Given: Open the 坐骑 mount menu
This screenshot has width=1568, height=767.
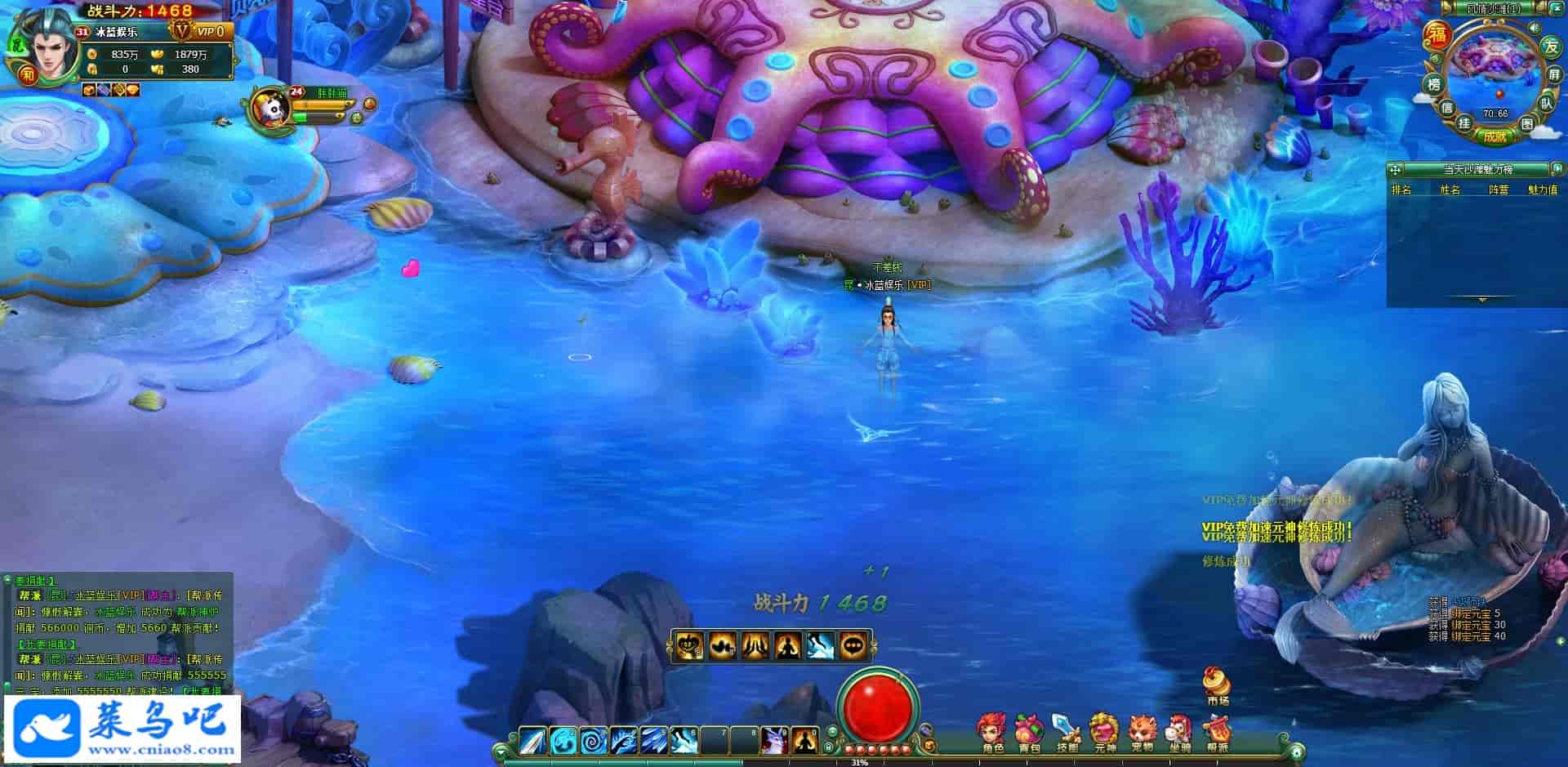Looking at the screenshot, I should pos(1178,731).
